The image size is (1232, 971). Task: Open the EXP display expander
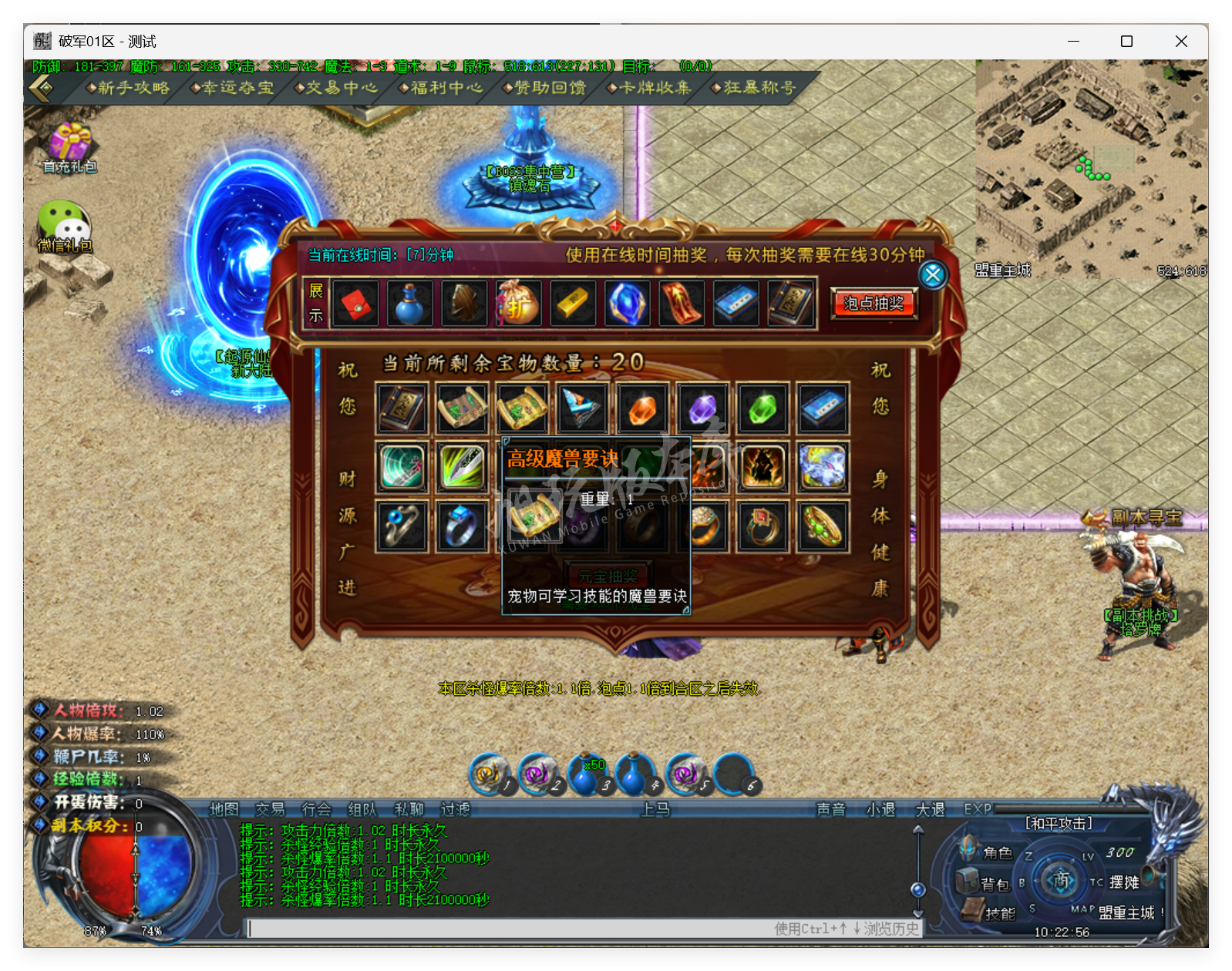pos(976,810)
